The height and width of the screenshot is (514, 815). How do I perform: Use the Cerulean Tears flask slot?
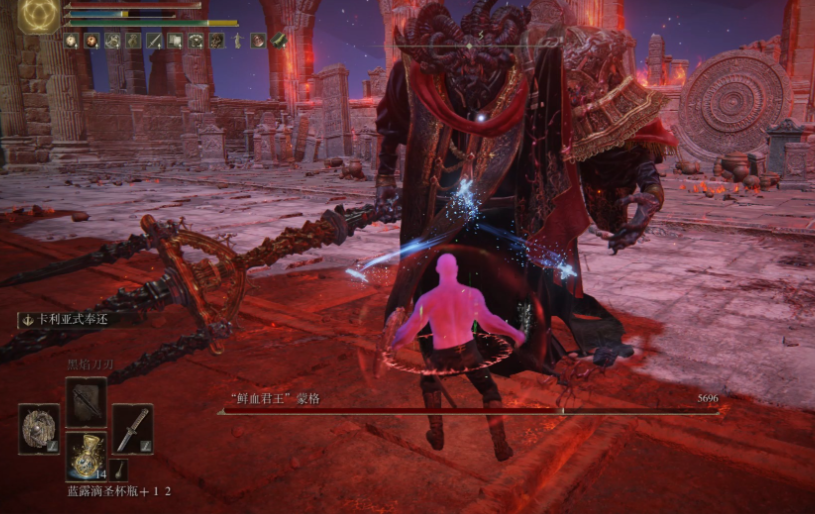85,456
